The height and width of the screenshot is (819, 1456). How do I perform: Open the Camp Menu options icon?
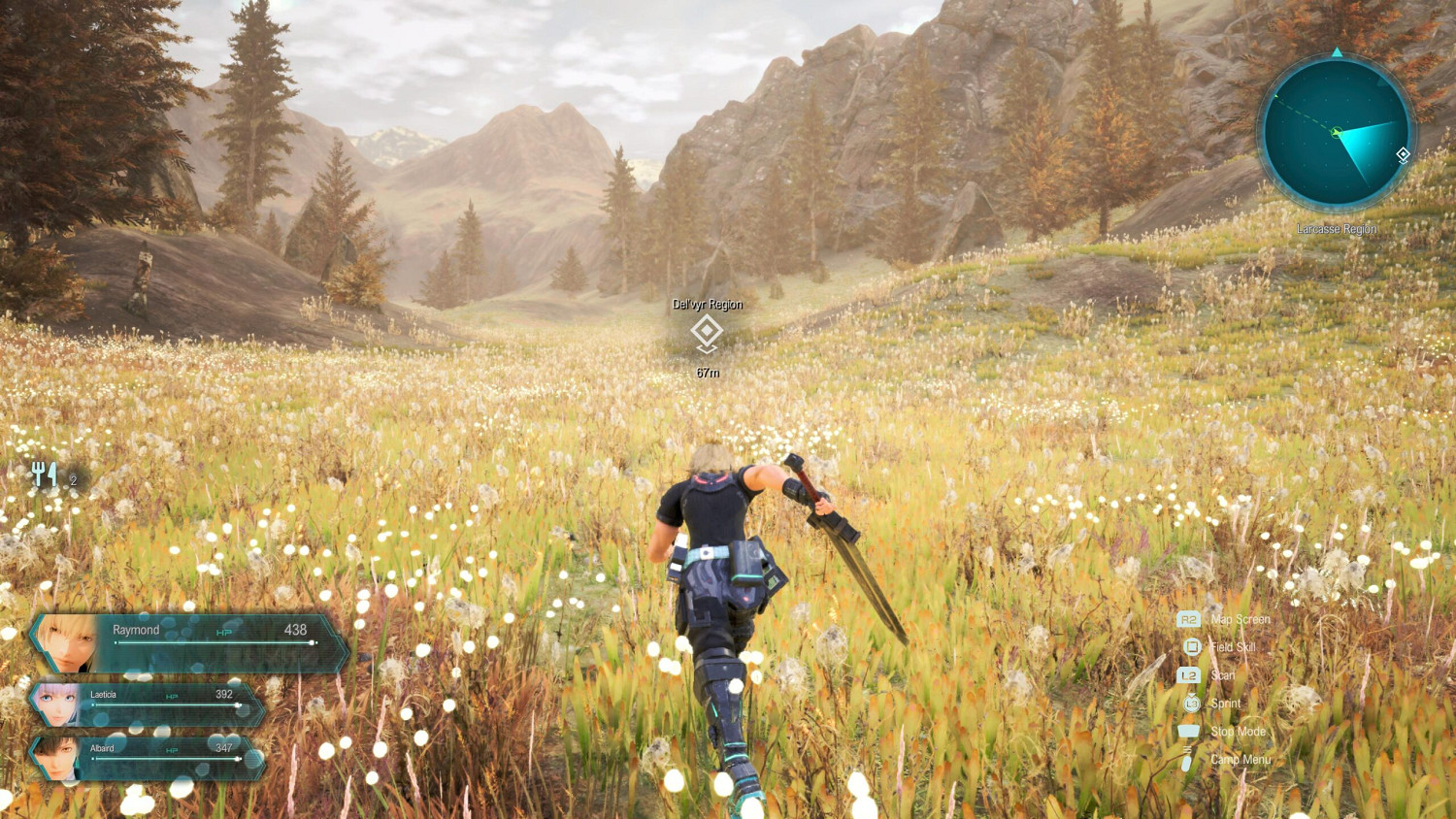click(x=1188, y=760)
